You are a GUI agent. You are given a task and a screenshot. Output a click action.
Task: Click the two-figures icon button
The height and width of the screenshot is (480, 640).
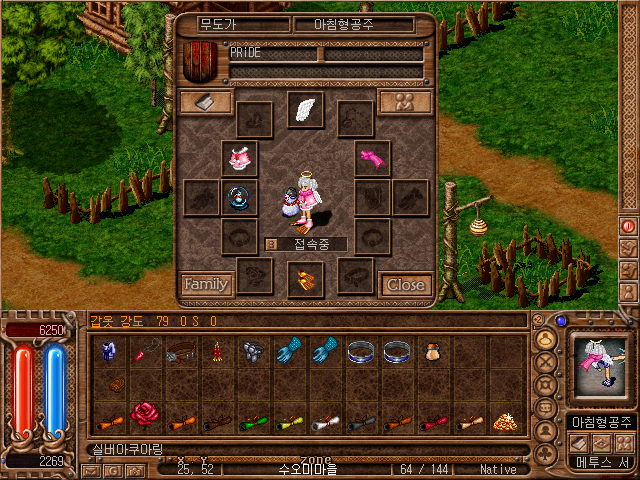(x=405, y=102)
